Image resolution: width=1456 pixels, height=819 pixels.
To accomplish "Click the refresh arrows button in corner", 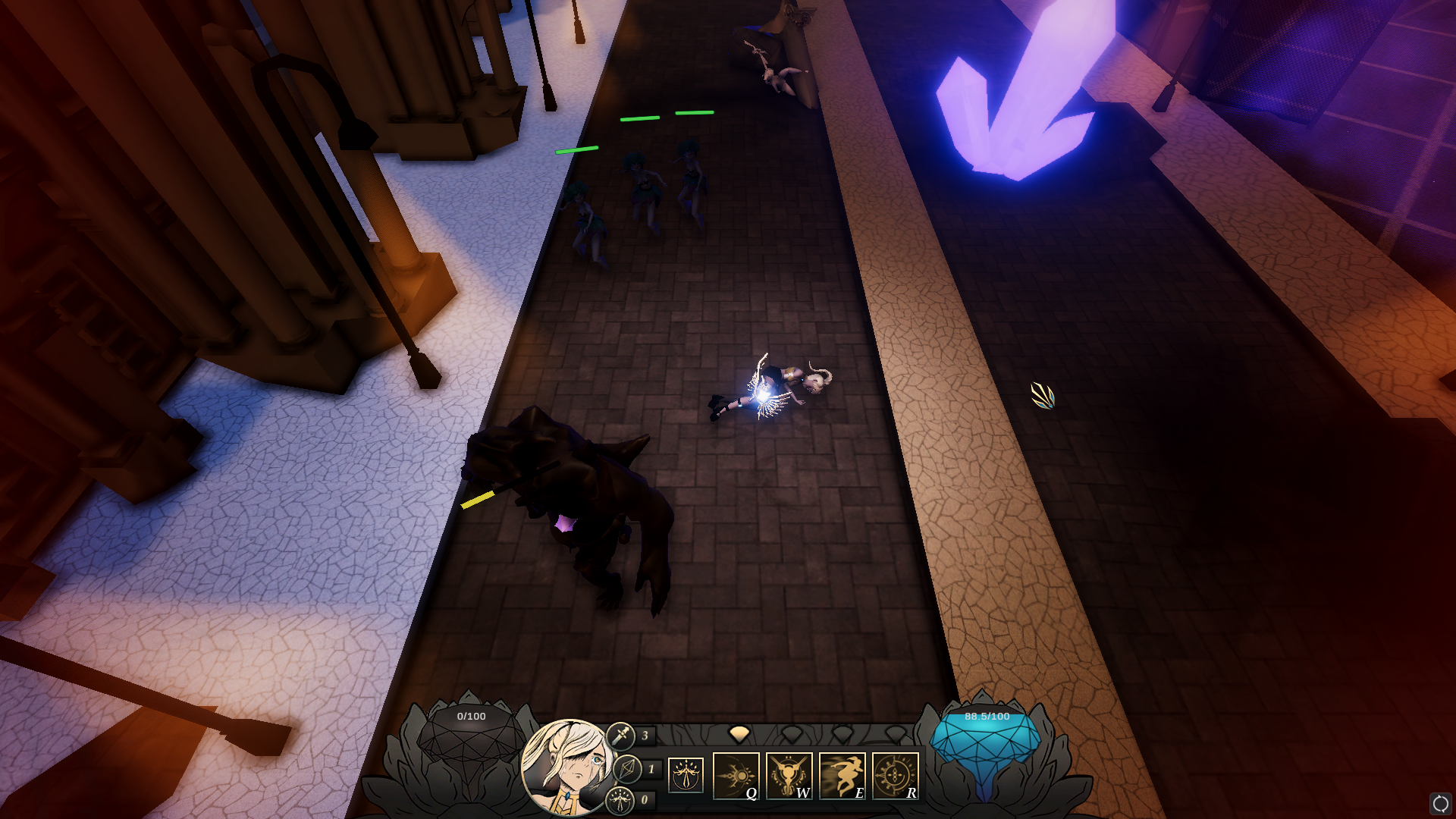I will coord(1440,803).
